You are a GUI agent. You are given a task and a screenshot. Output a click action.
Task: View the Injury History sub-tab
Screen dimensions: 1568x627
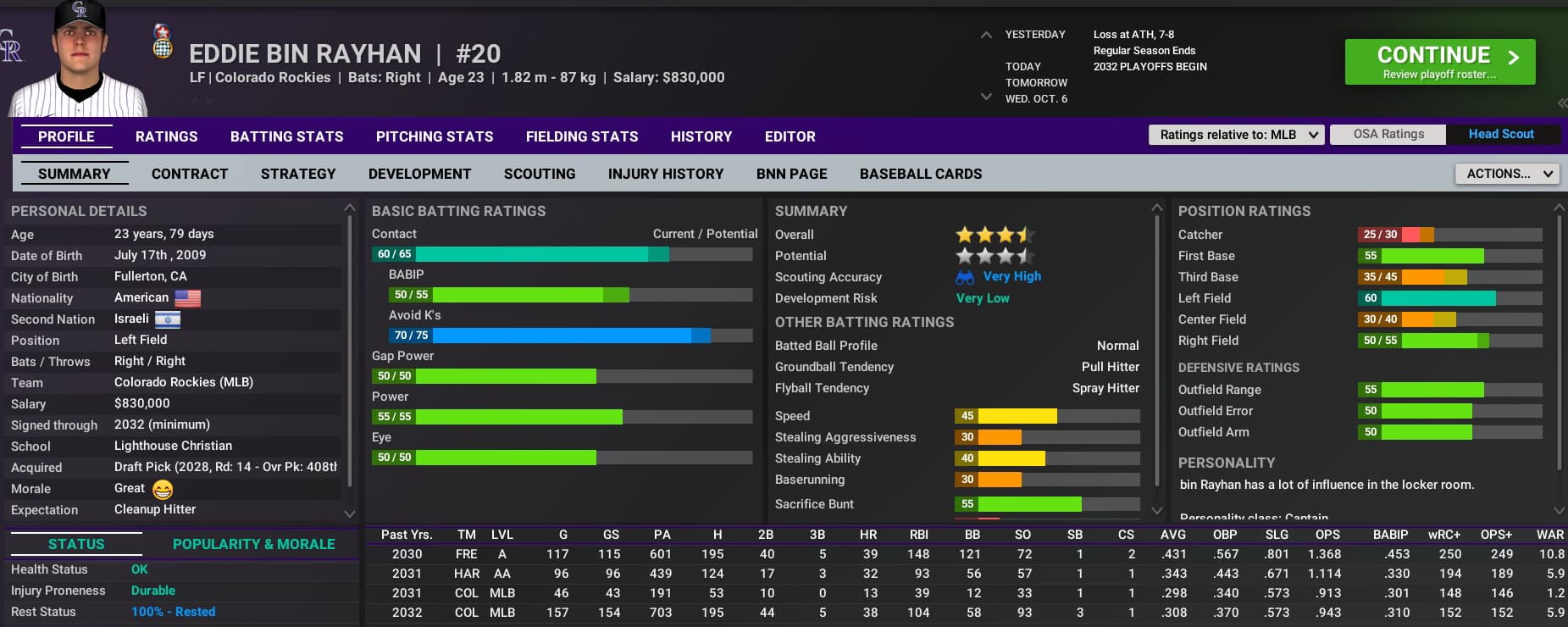[x=665, y=174]
